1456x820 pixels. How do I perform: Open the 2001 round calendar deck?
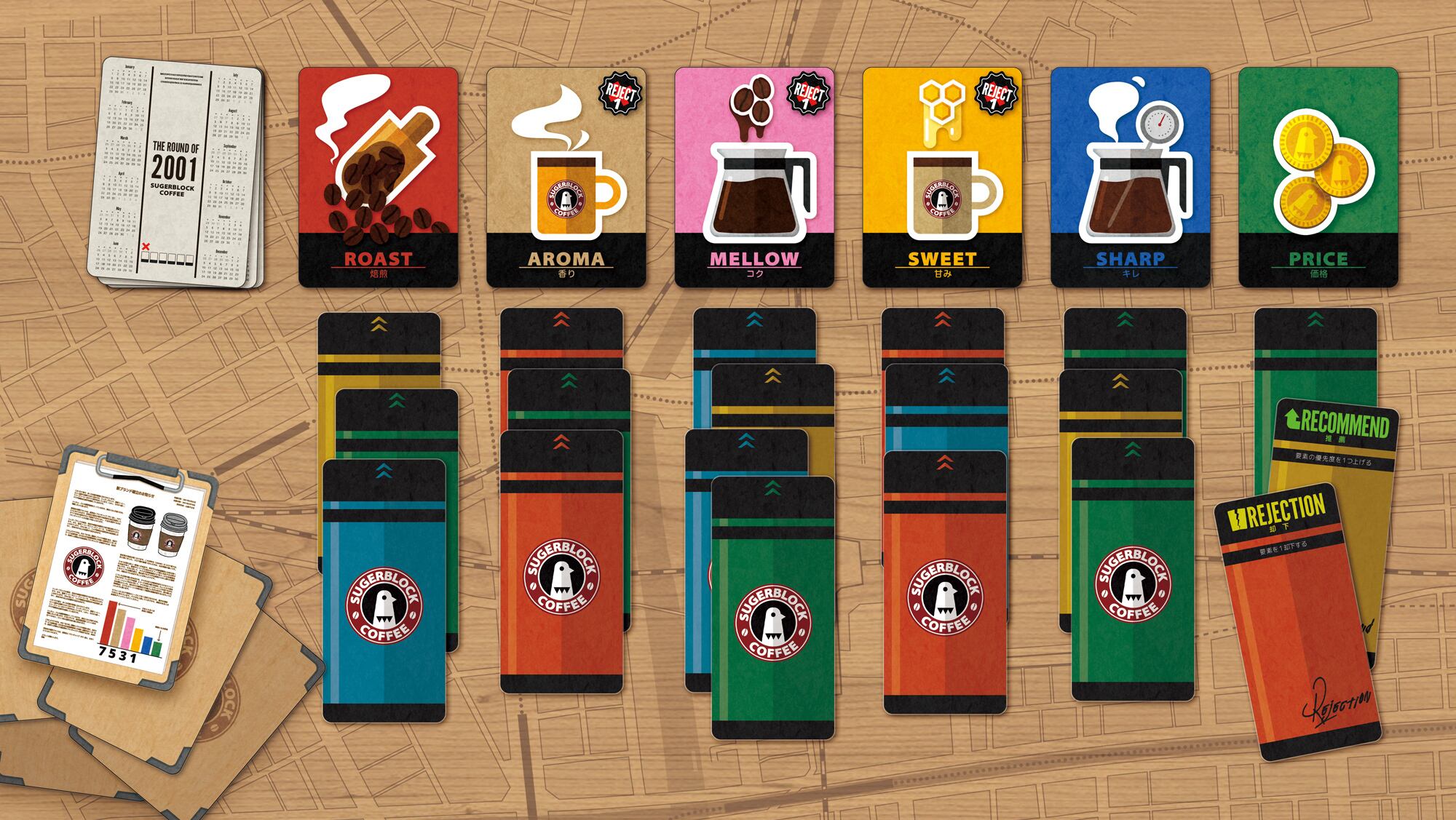[175, 175]
